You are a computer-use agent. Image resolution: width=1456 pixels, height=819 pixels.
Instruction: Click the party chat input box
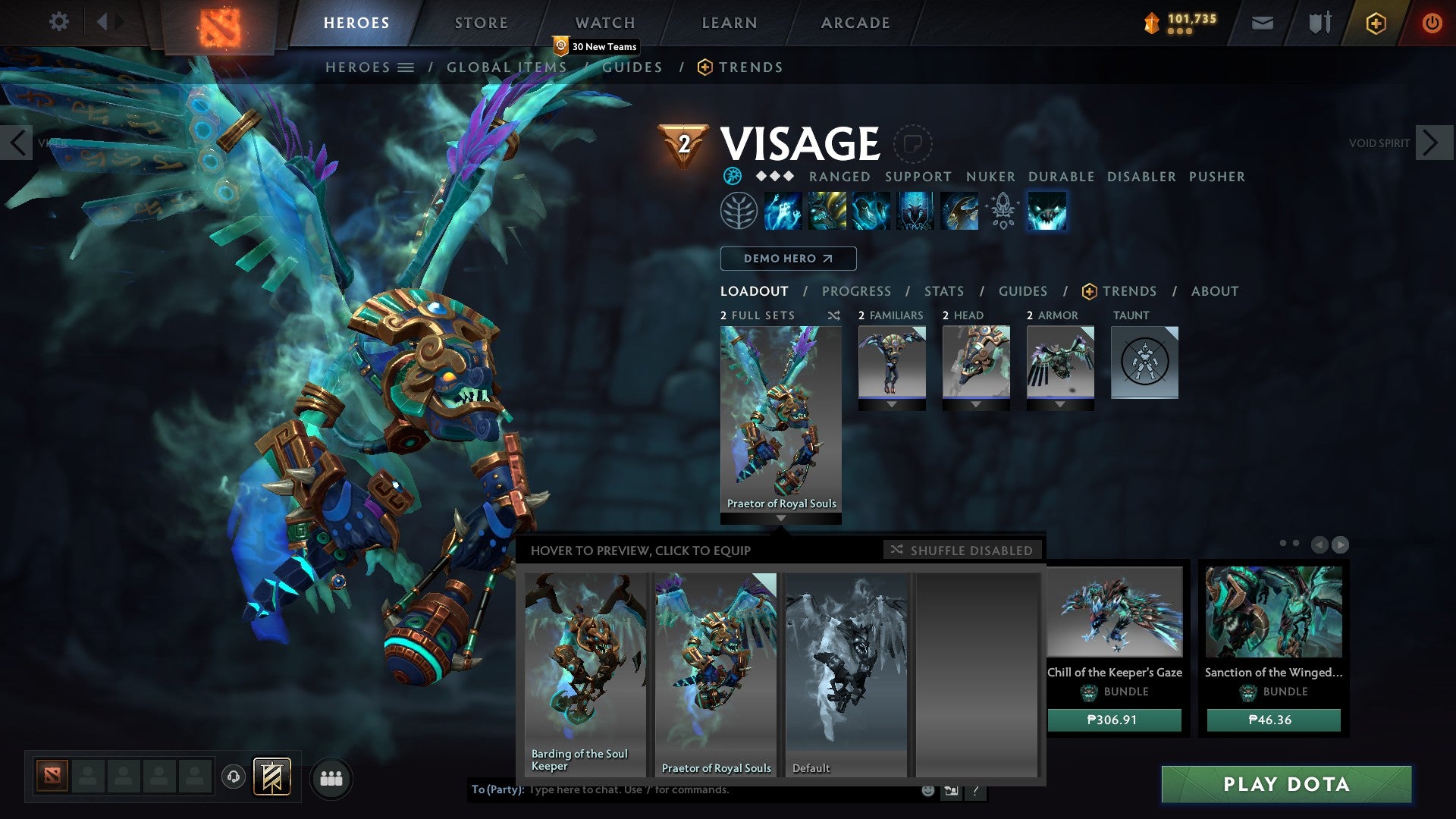[720, 790]
